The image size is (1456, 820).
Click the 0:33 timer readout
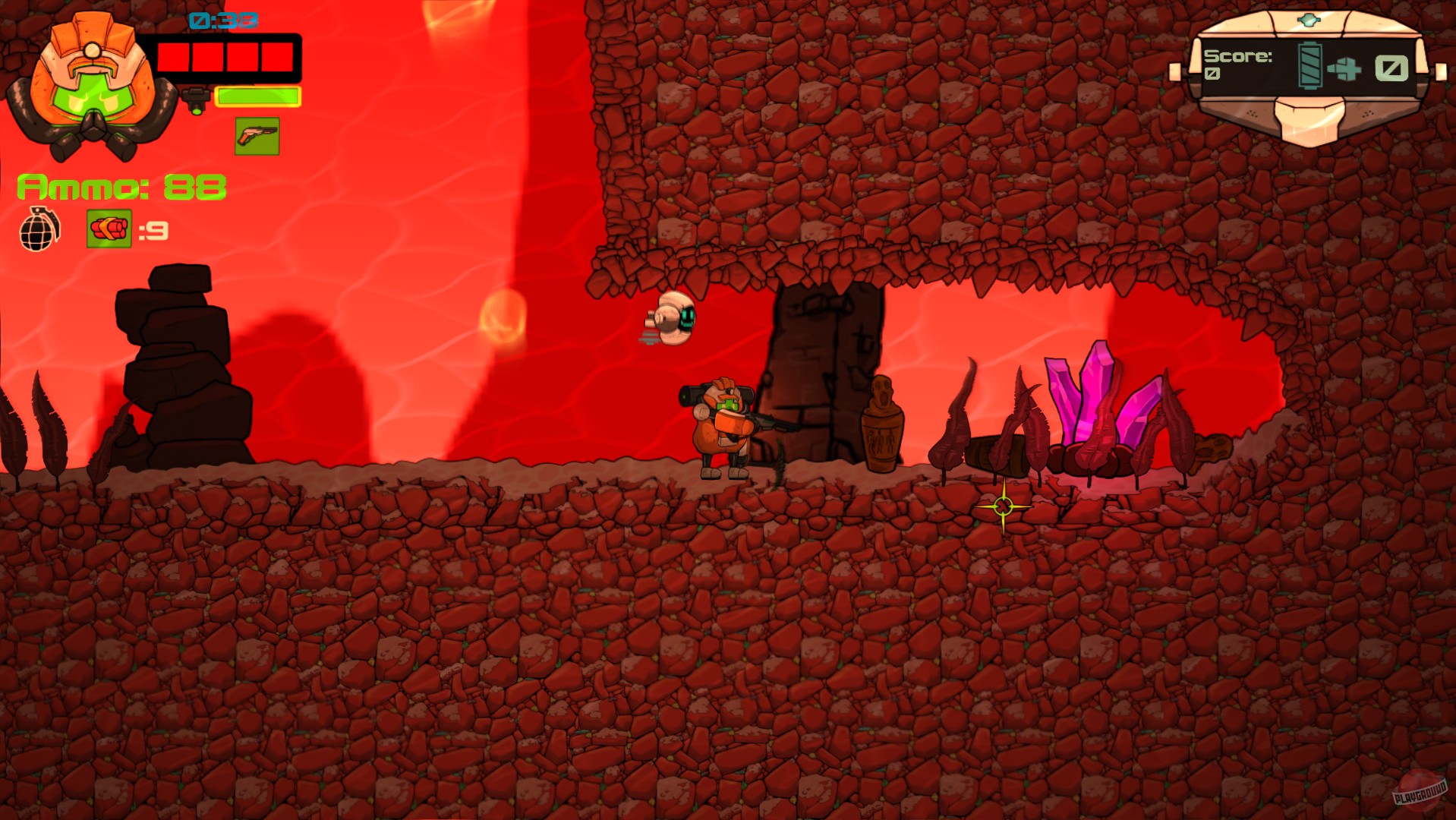tap(222, 21)
